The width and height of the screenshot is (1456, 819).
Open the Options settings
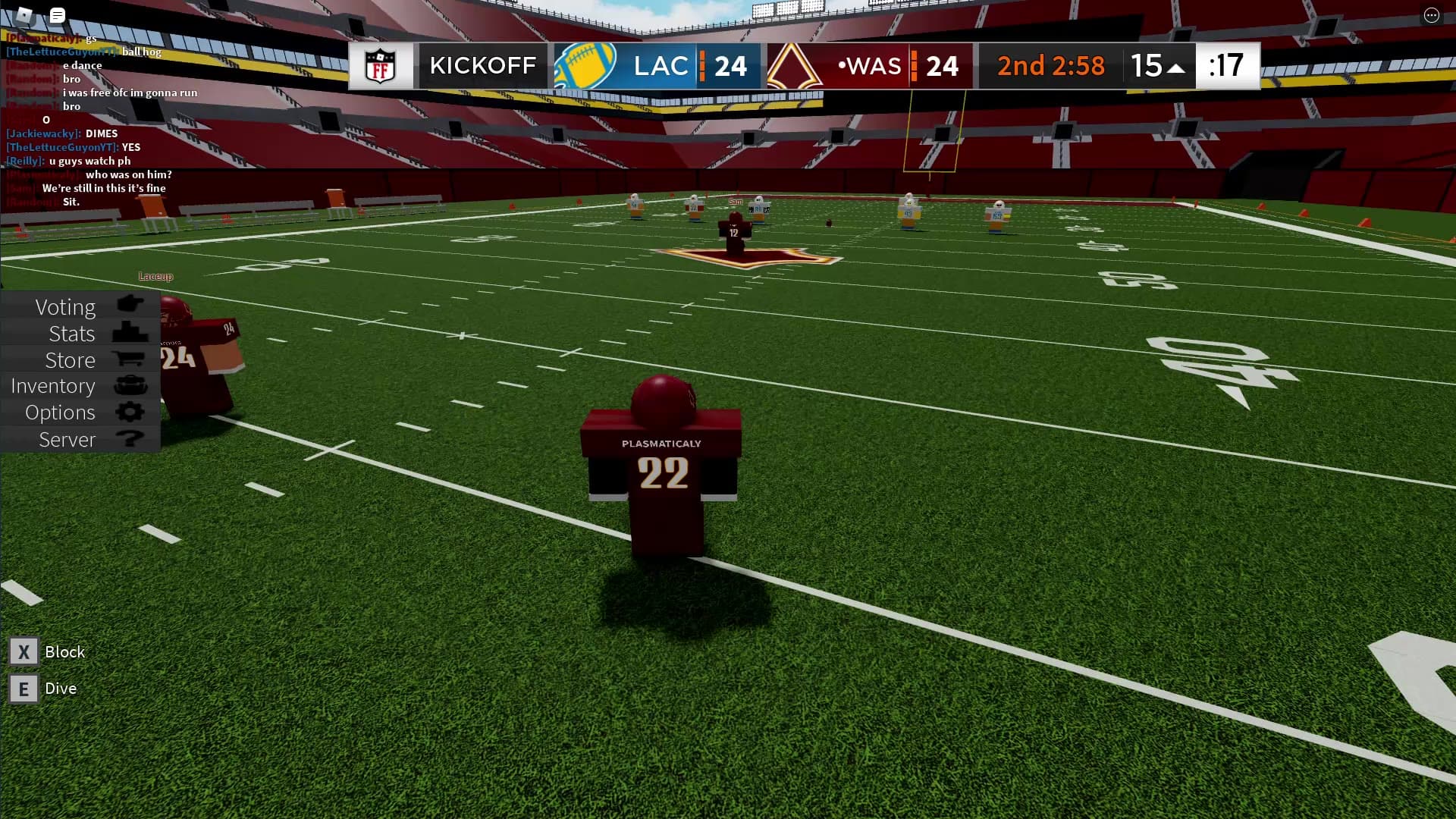(80, 413)
